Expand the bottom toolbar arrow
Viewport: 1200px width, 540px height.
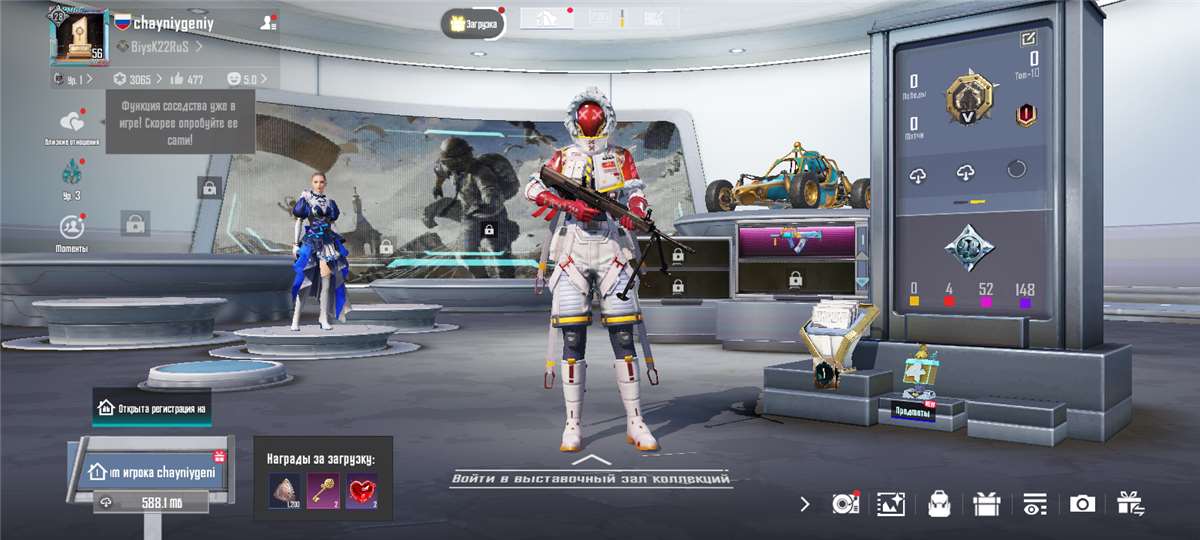[x=806, y=504]
